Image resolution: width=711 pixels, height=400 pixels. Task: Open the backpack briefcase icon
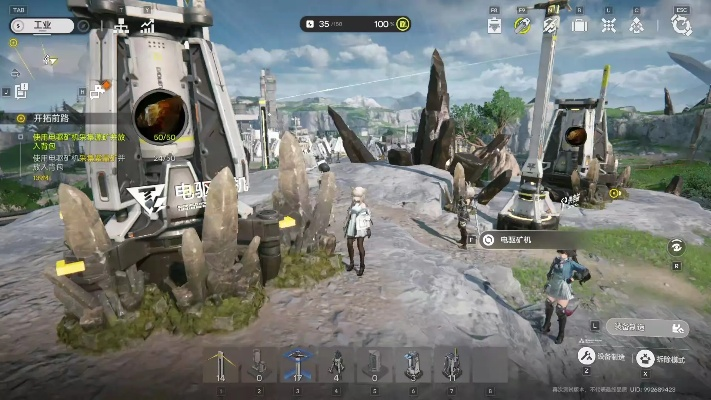[x=579, y=25]
